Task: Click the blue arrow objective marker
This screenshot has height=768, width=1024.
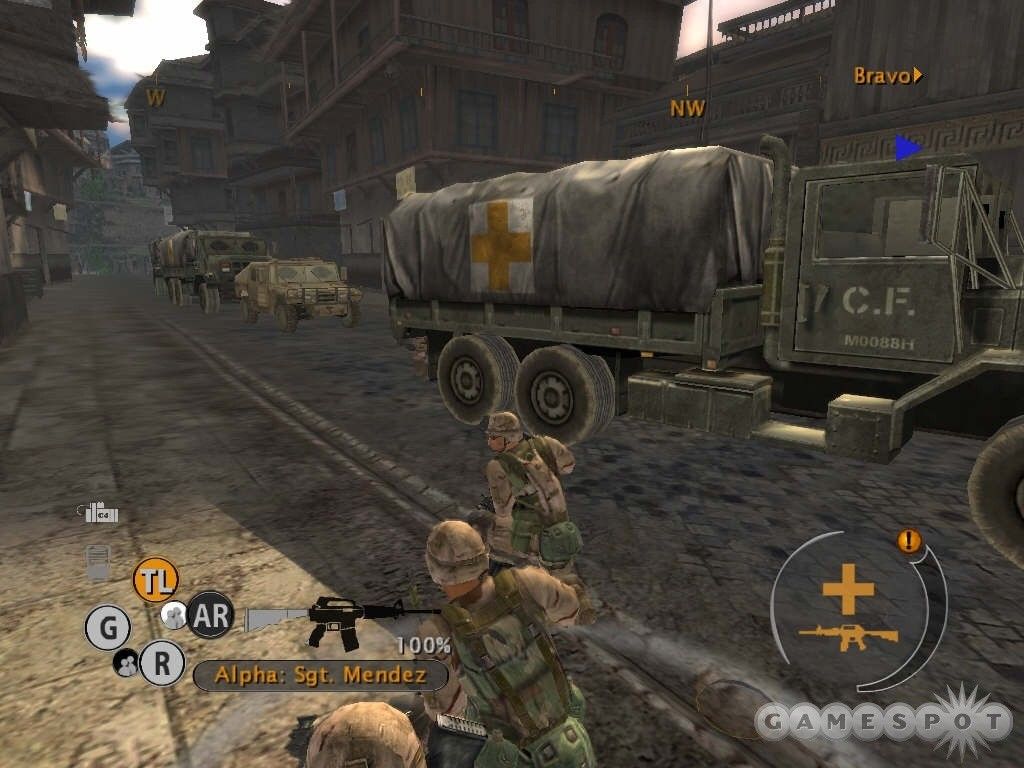Action: (907, 148)
